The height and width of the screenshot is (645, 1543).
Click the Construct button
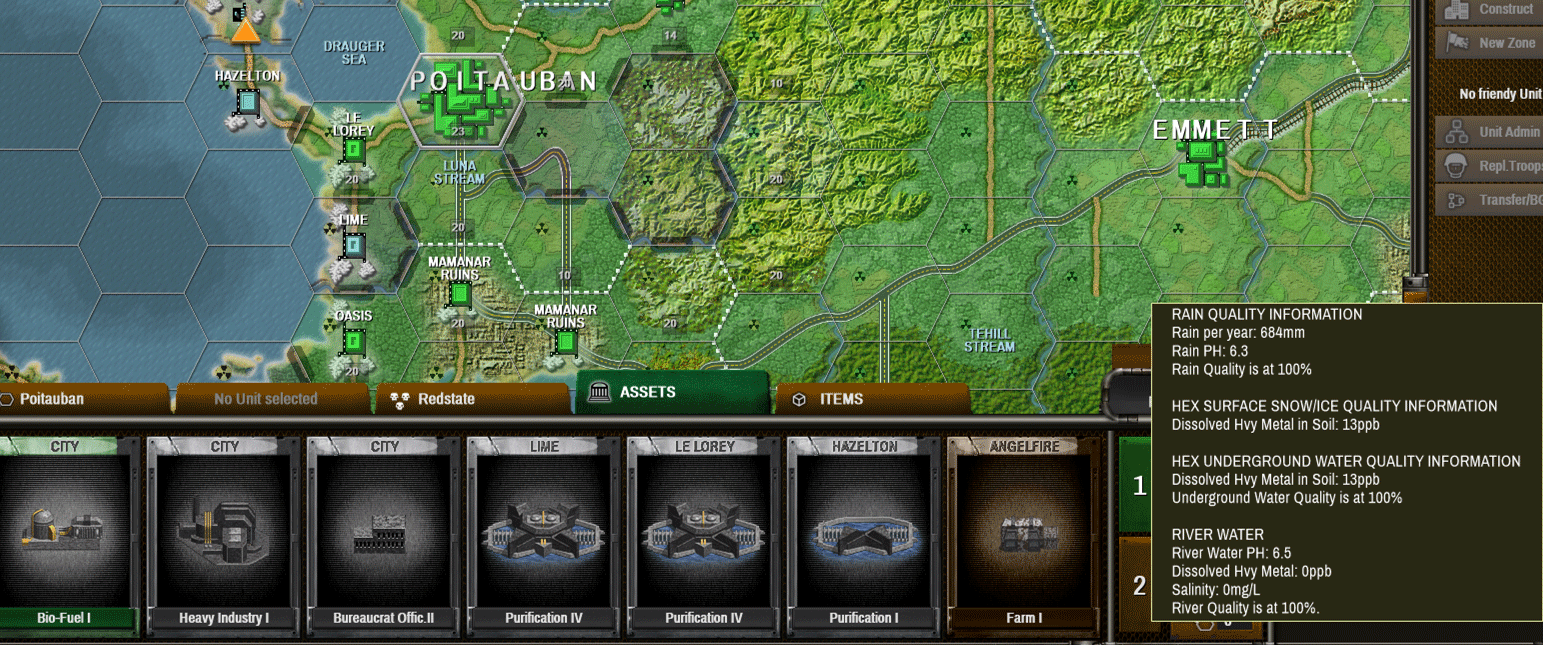click(x=1488, y=10)
